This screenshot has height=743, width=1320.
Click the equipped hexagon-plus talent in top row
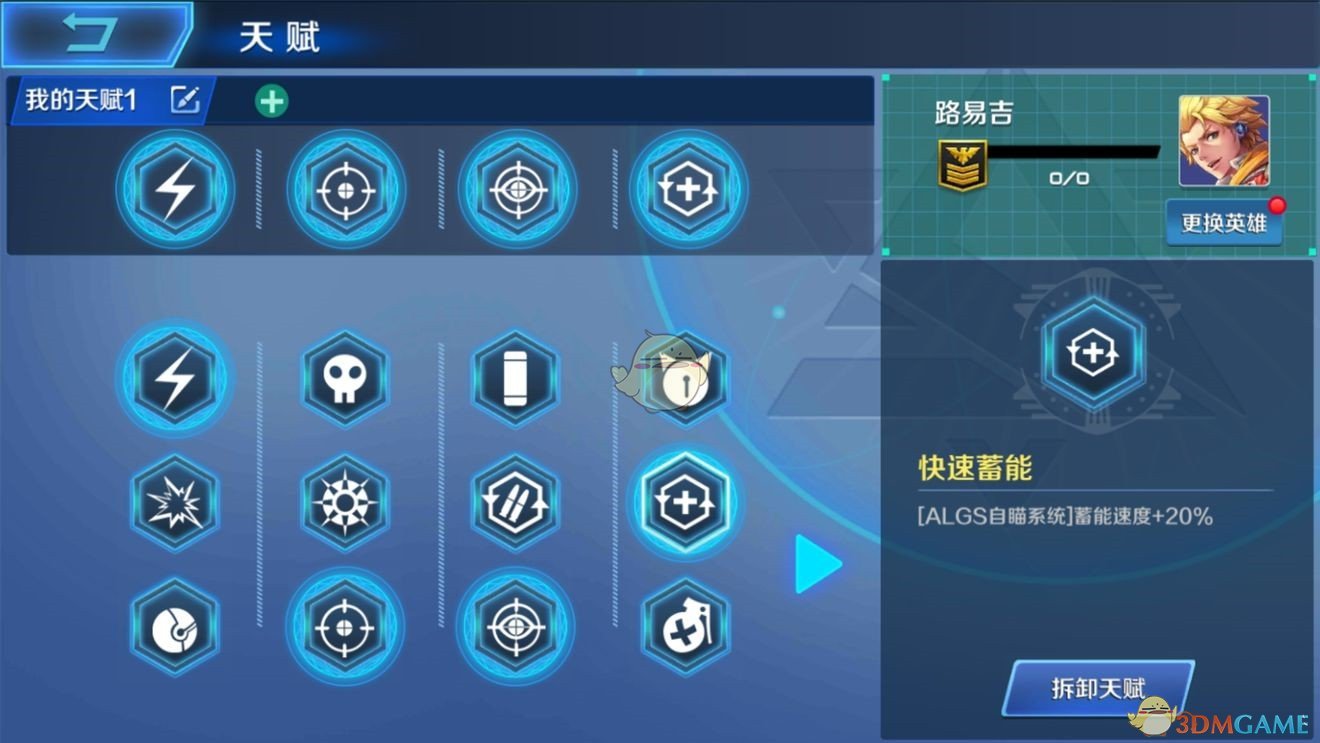(686, 189)
